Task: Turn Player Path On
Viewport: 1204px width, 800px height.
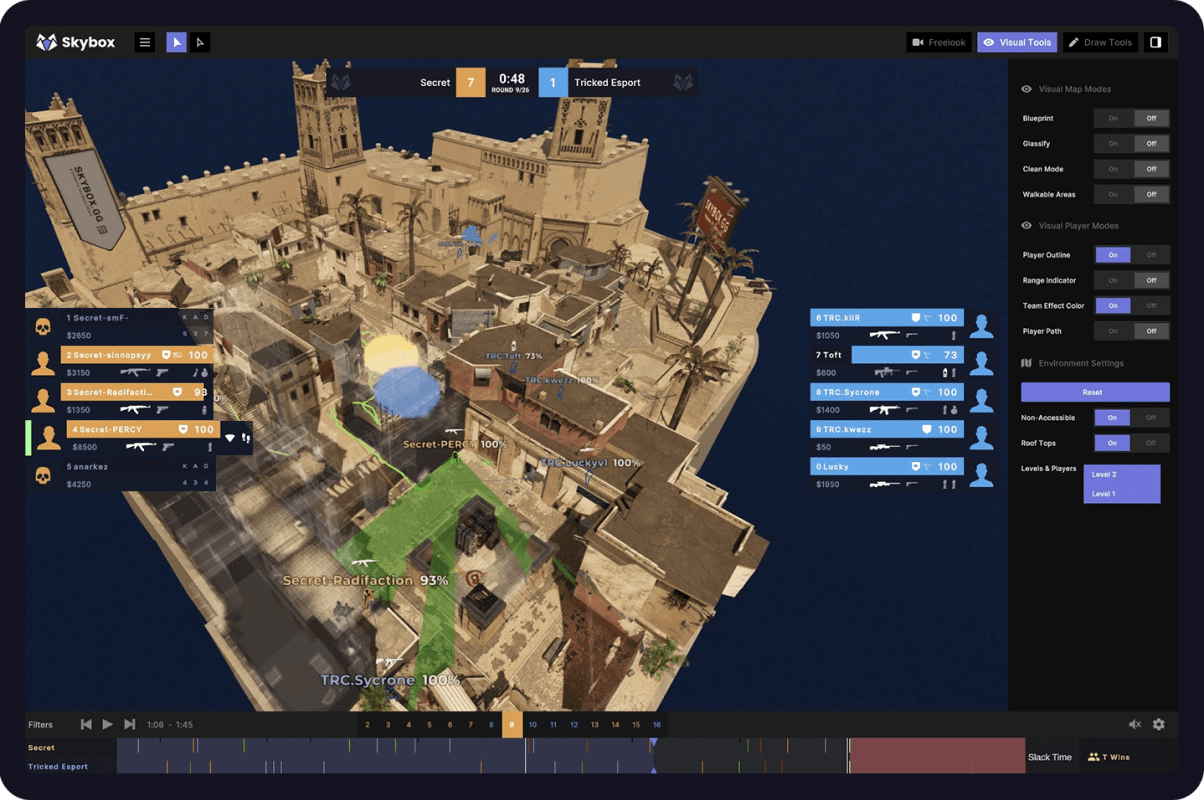Action: pos(1113,331)
